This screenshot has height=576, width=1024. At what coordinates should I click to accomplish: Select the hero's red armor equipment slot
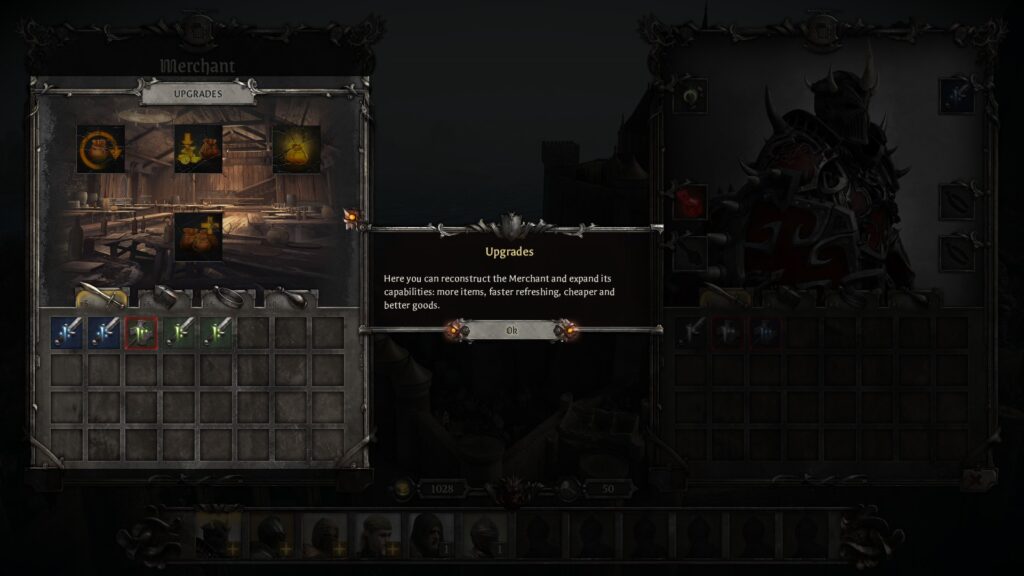click(x=690, y=201)
